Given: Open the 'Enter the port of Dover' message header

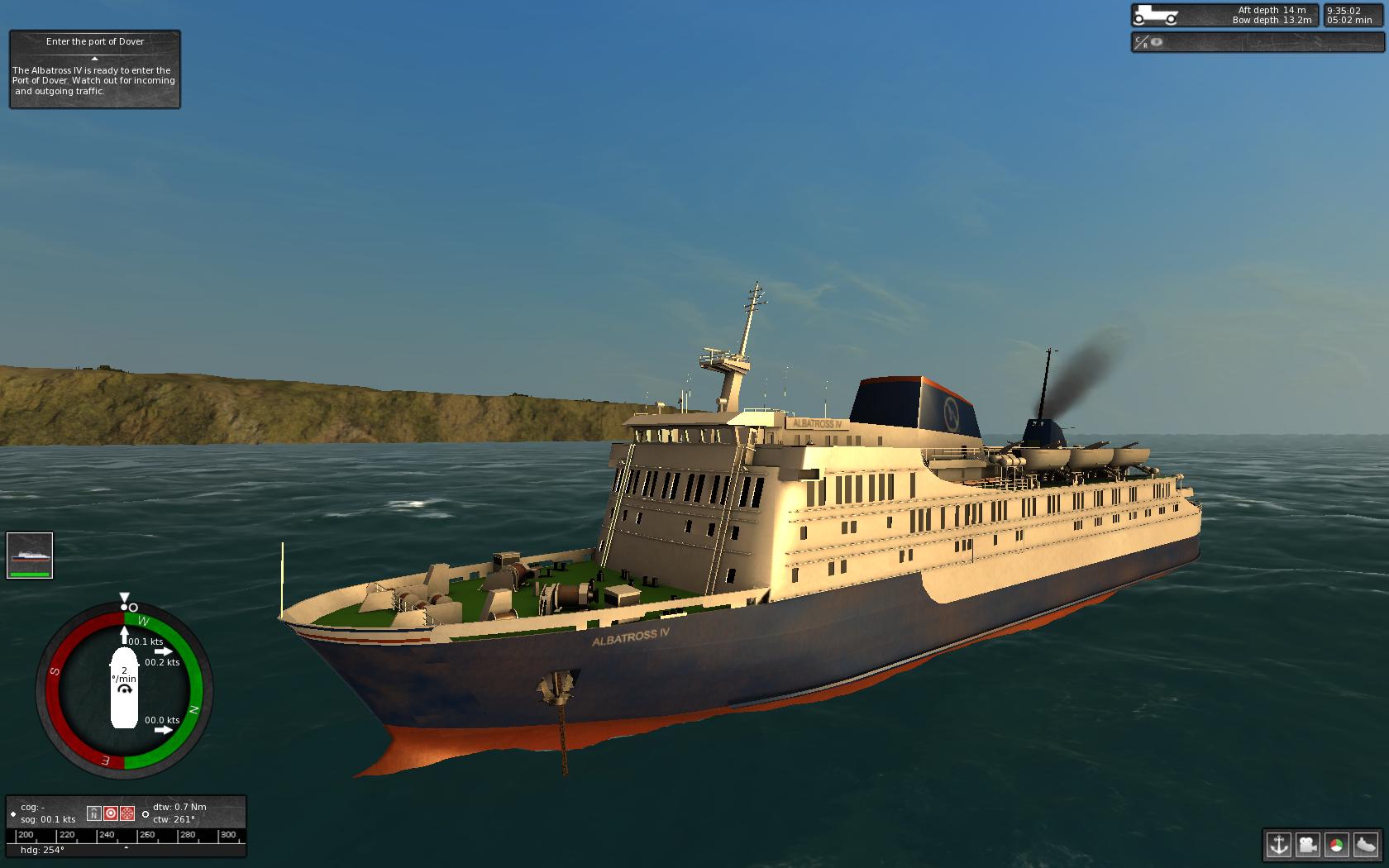Looking at the screenshot, I should point(94,41).
